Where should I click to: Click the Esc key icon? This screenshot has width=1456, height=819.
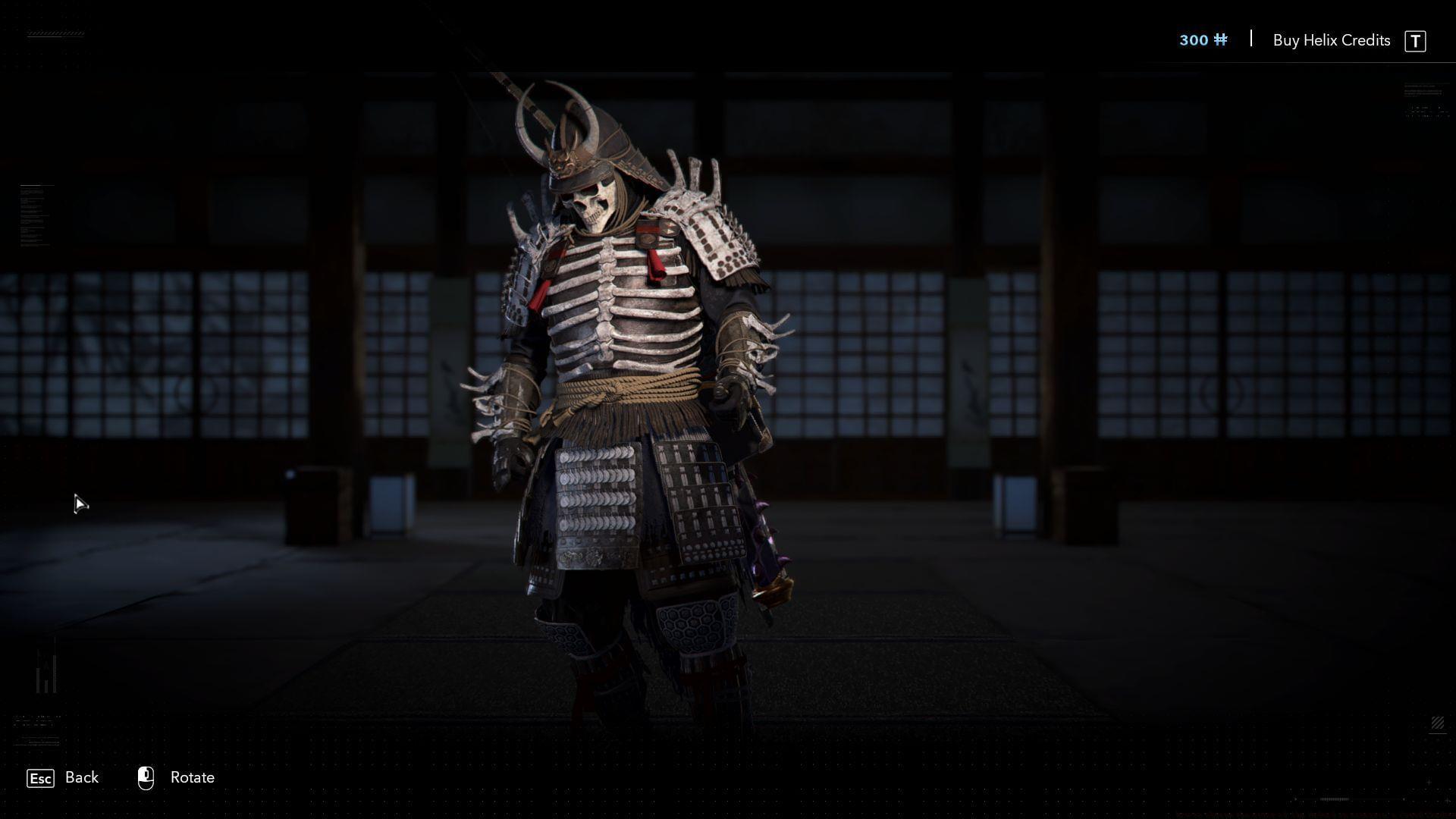tap(40, 778)
